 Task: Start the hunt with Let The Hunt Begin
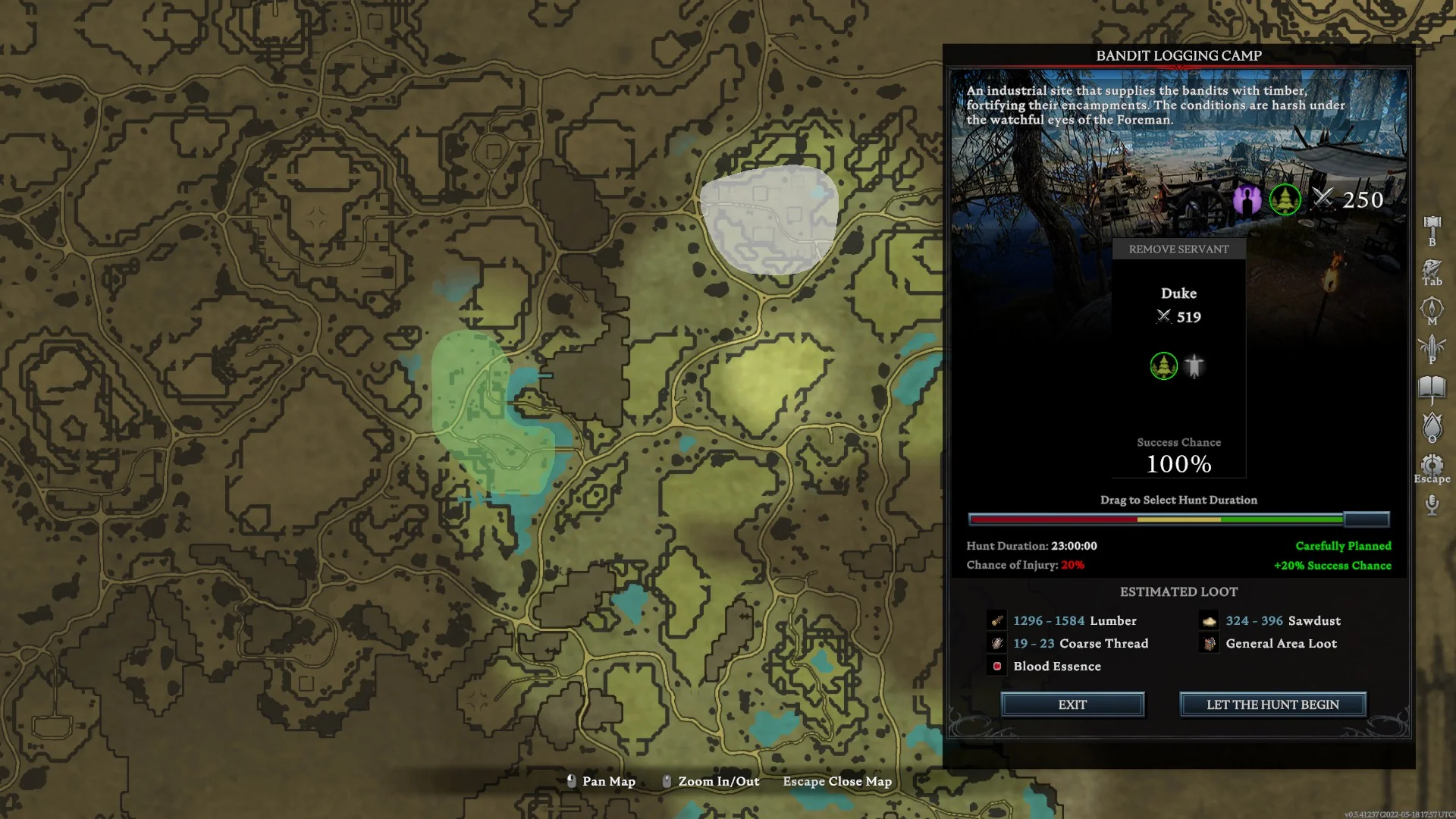[1272, 704]
